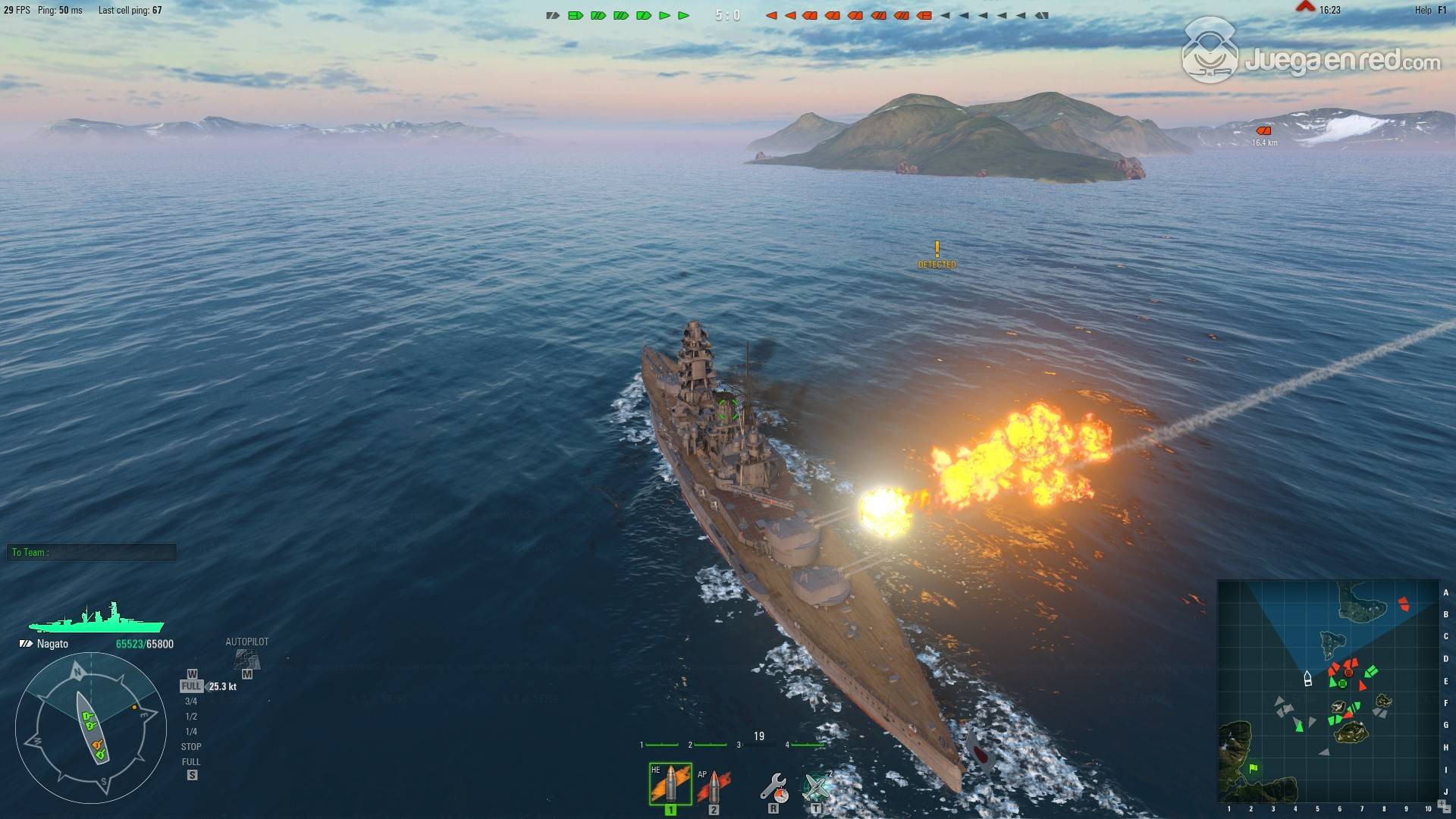Switch to AP shell ammunition
Viewport: 1456px width, 819px height.
713,786
